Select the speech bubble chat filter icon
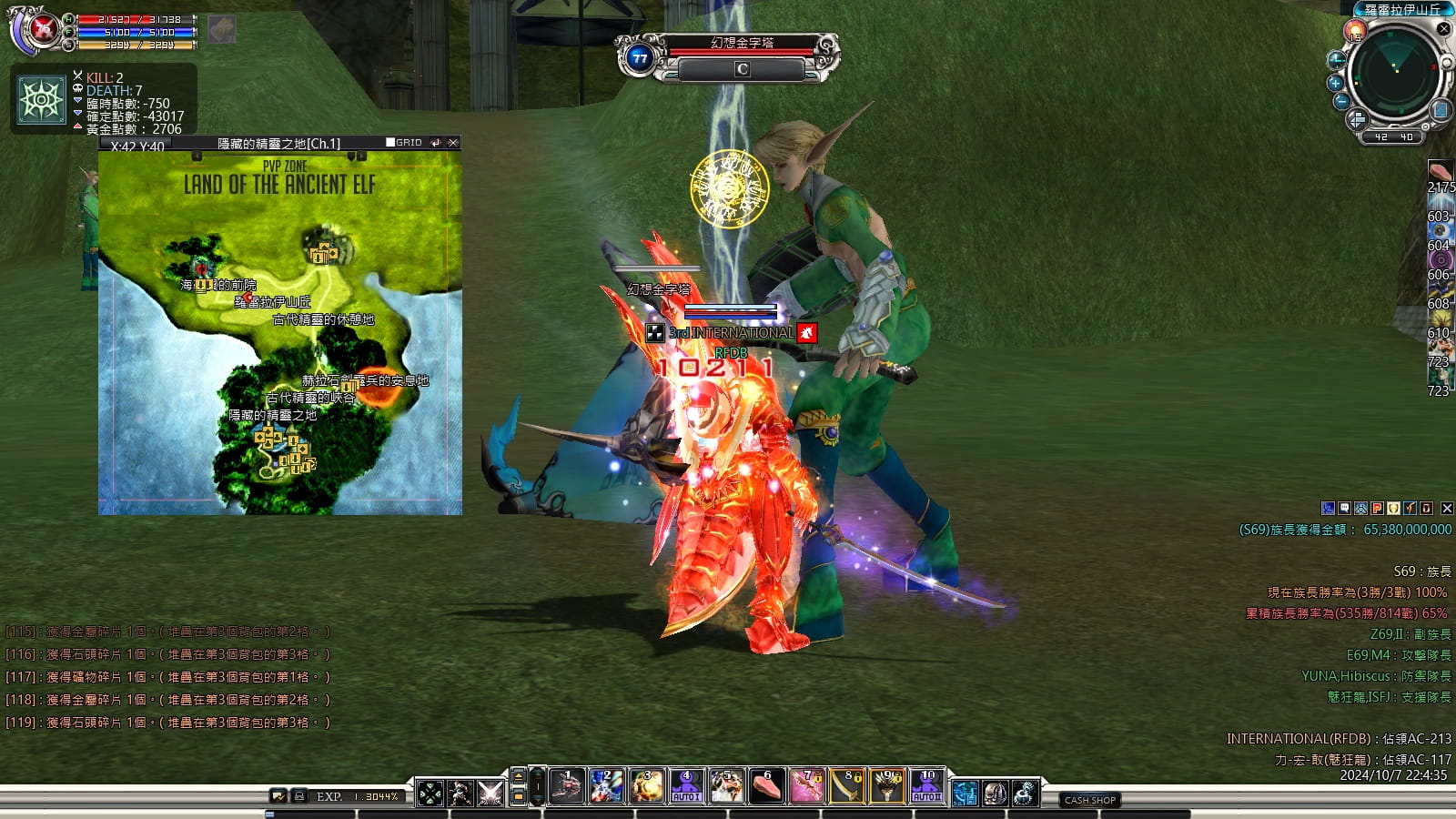The width and height of the screenshot is (1456, 819). (1344, 509)
